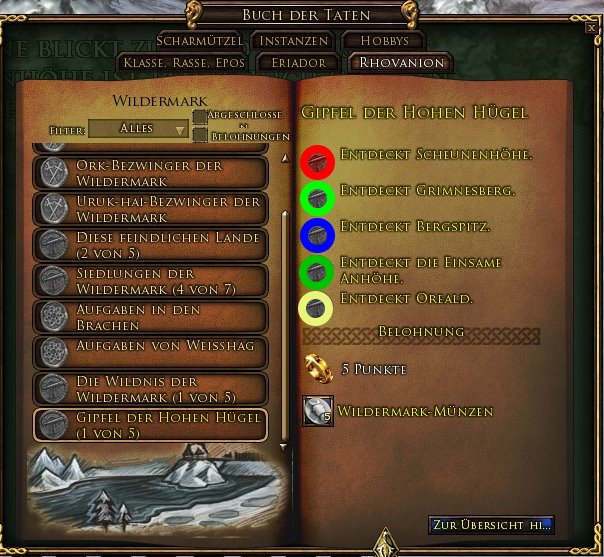Toggle the Abgeschlossen filter checkbox

(x=200, y=118)
